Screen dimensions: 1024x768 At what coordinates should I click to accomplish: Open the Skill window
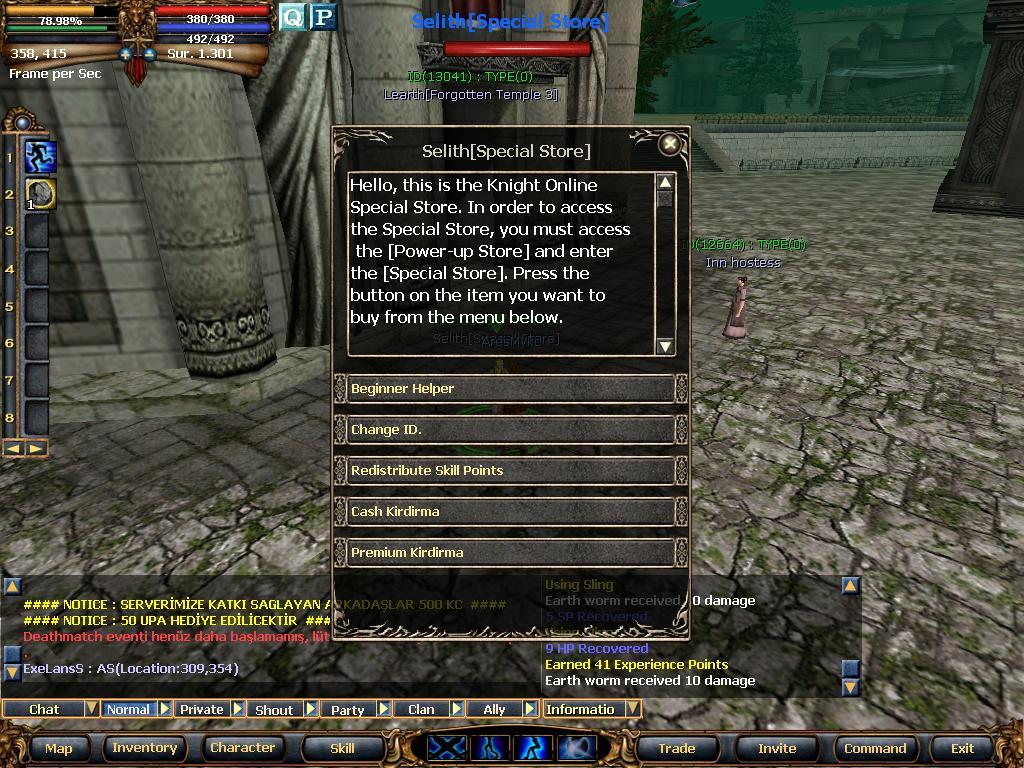point(342,748)
